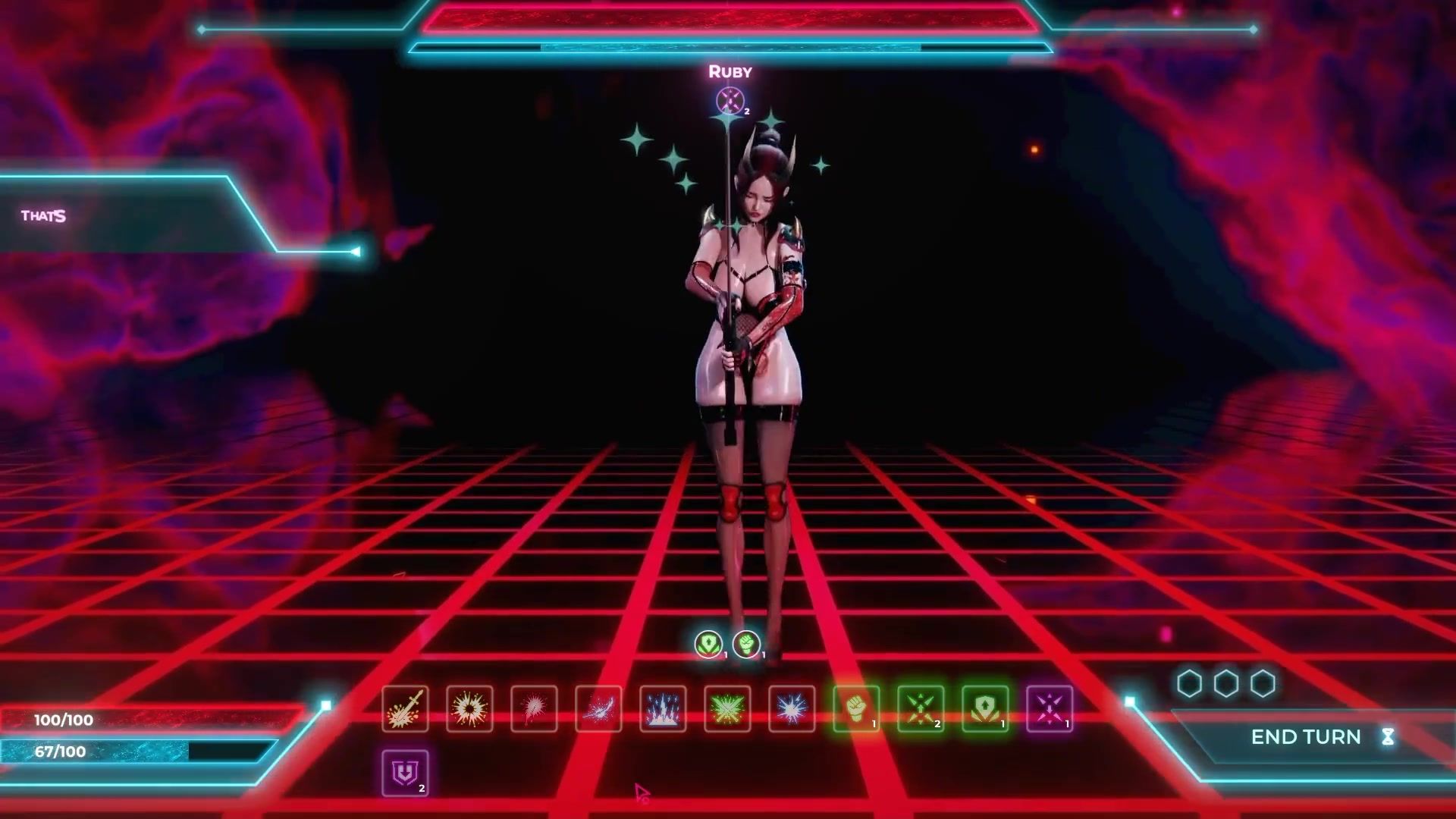Select the magenta converging arrows debuff skill

(1050, 709)
